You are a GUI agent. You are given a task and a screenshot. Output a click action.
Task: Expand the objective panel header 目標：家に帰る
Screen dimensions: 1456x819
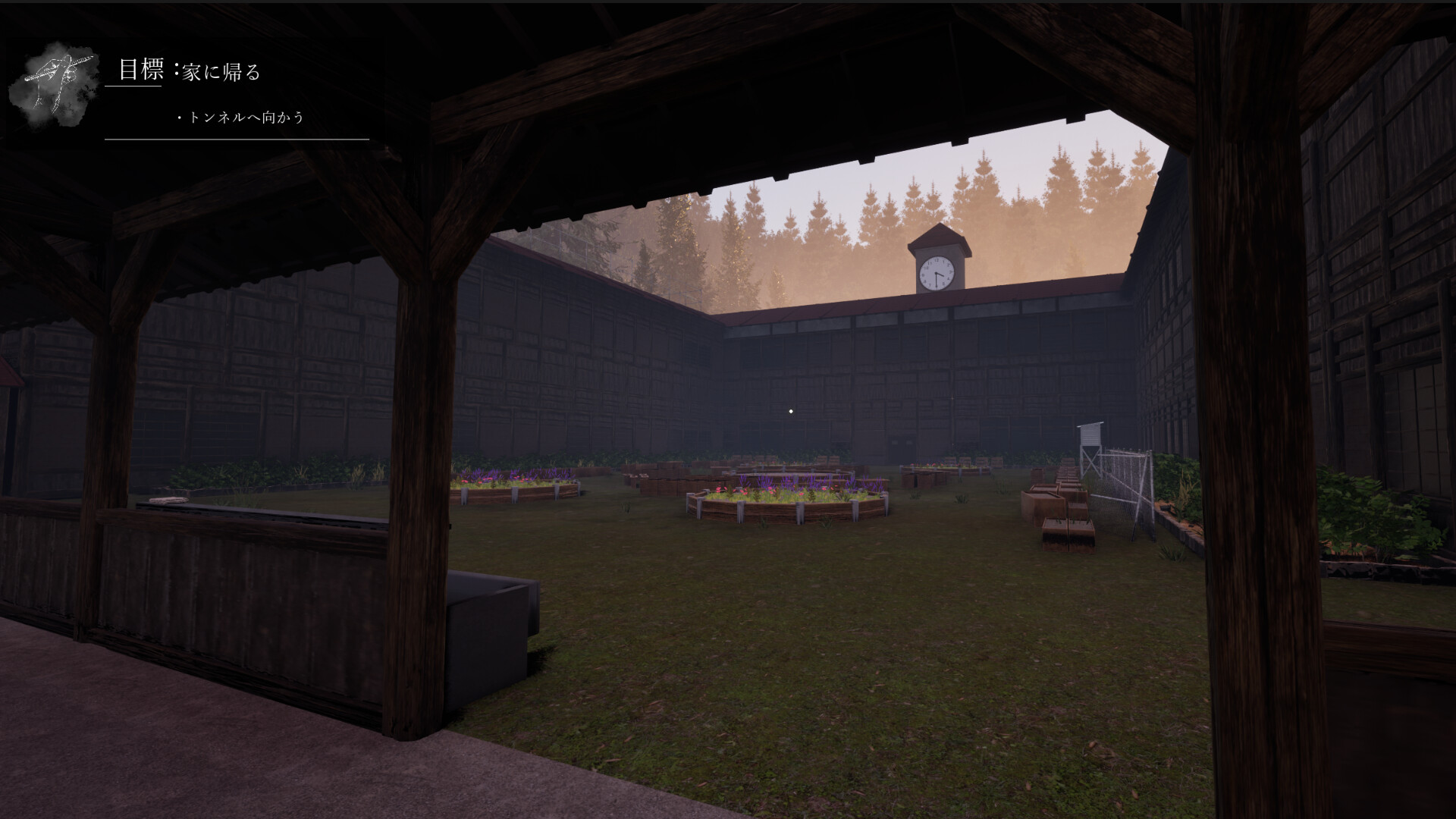coord(191,71)
